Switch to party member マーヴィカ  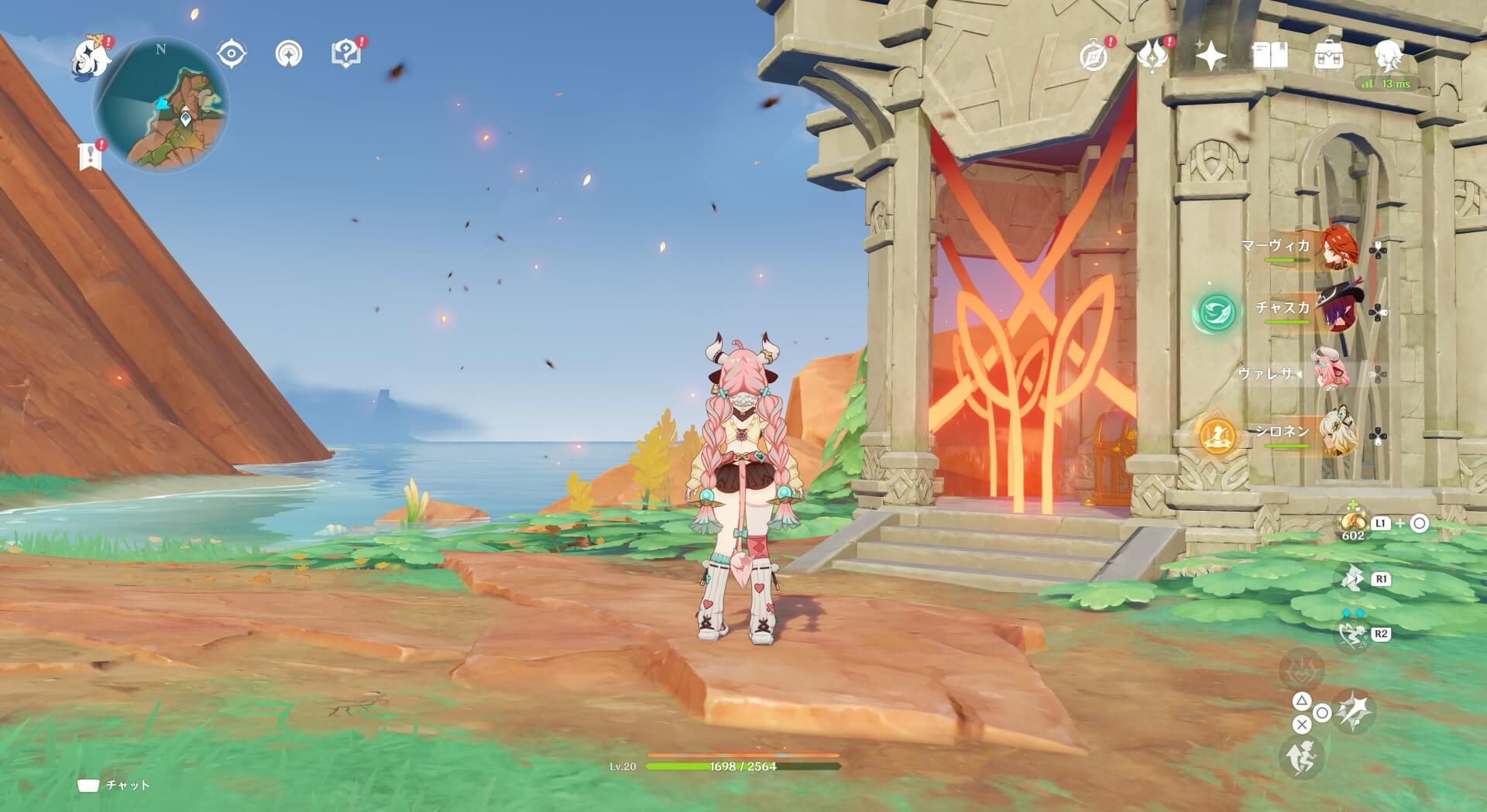(1338, 248)
